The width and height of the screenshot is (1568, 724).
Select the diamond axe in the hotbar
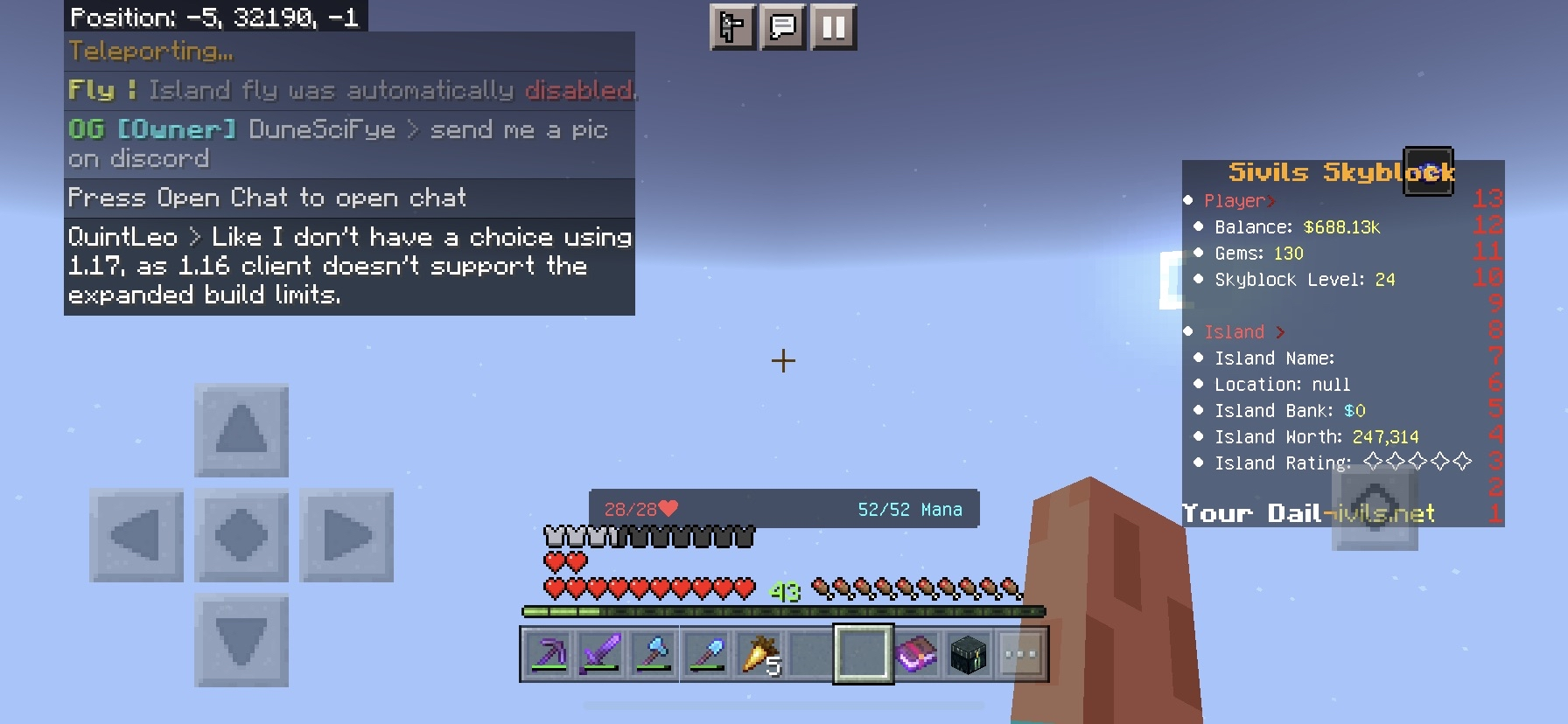(654, 653)
